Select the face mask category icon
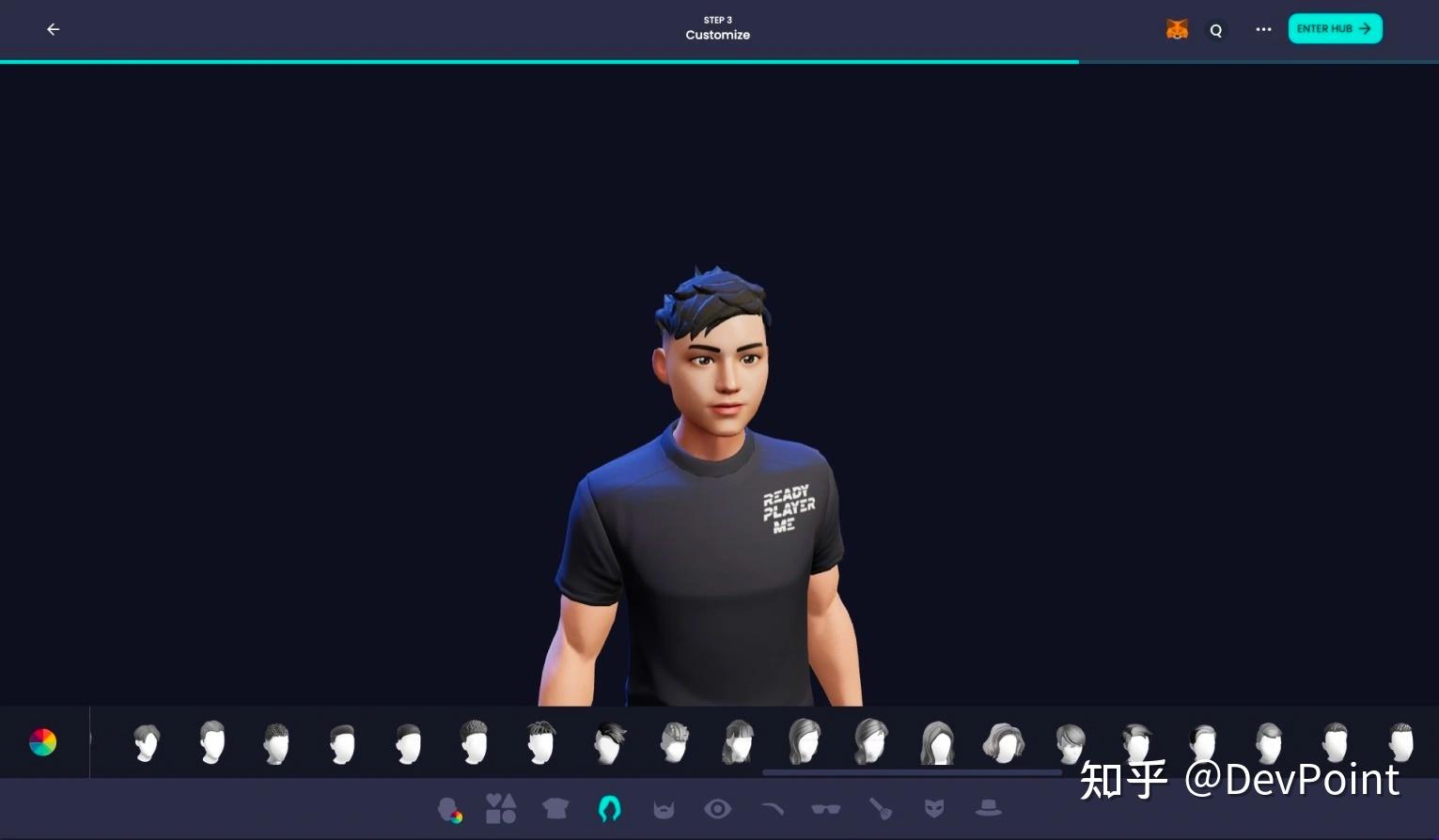Image resolution: width=1439 pixels, height=840 pixels. (934, 808)
